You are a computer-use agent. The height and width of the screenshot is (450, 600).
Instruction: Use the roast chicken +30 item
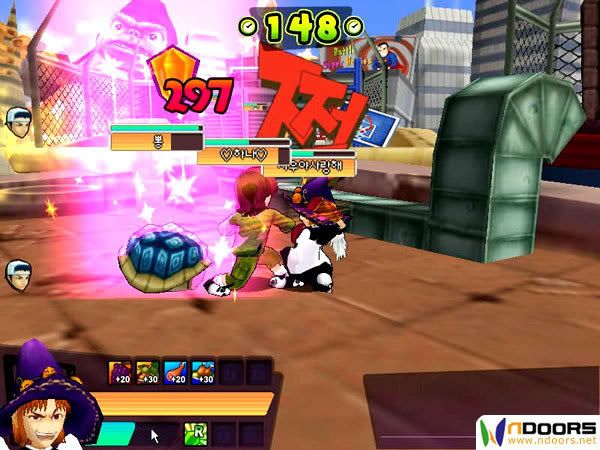202,374
